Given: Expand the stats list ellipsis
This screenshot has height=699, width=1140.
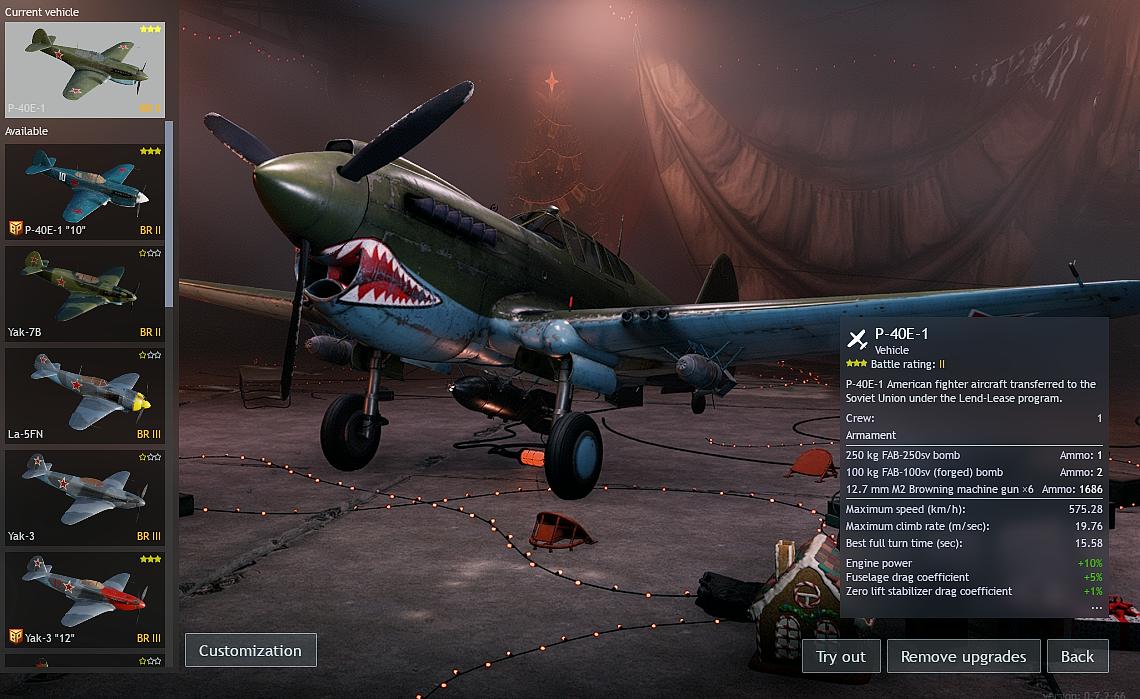Looking at the screenshot, I should (1096, 607).
